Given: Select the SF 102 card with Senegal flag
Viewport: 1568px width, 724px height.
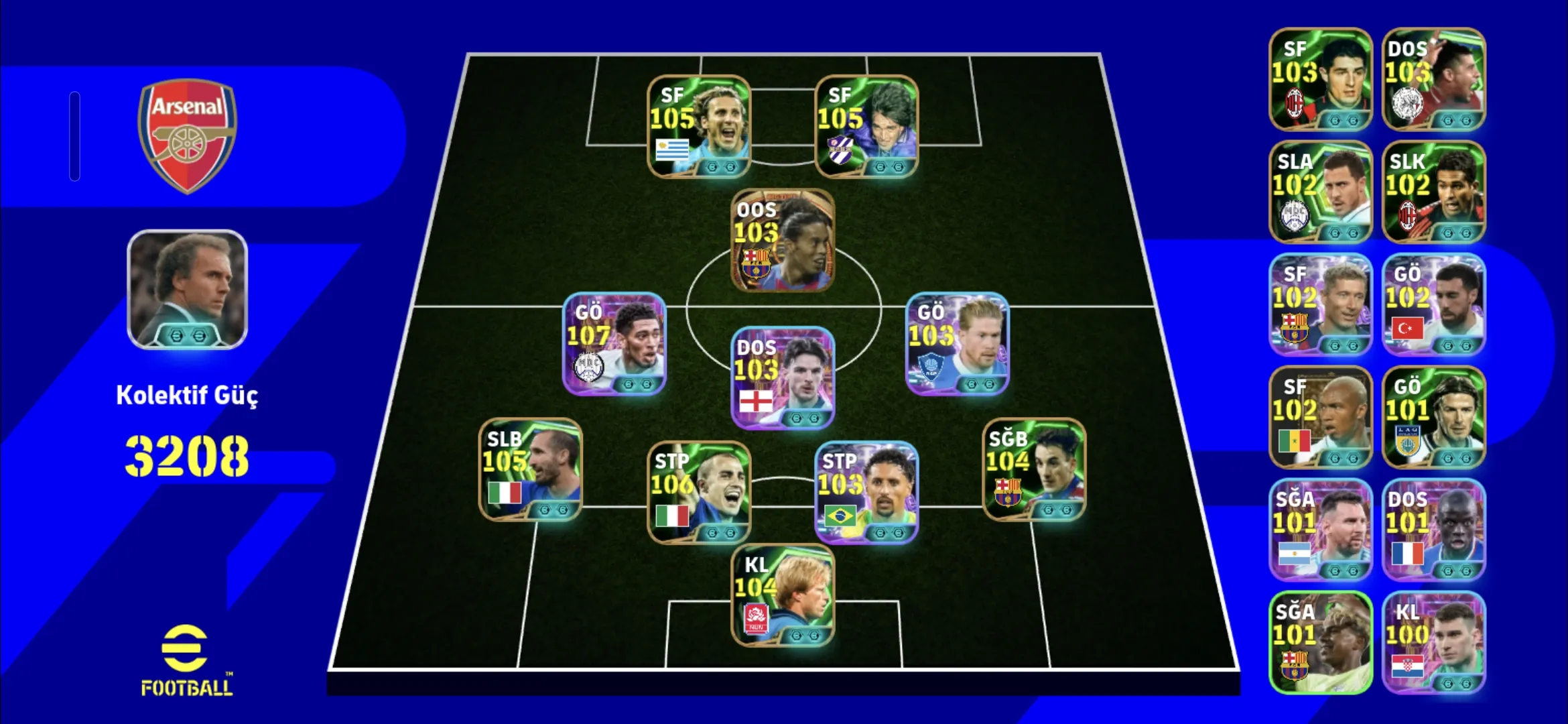Looking at the screenshot, I should pyautogui.click(x=1320, y=417).
